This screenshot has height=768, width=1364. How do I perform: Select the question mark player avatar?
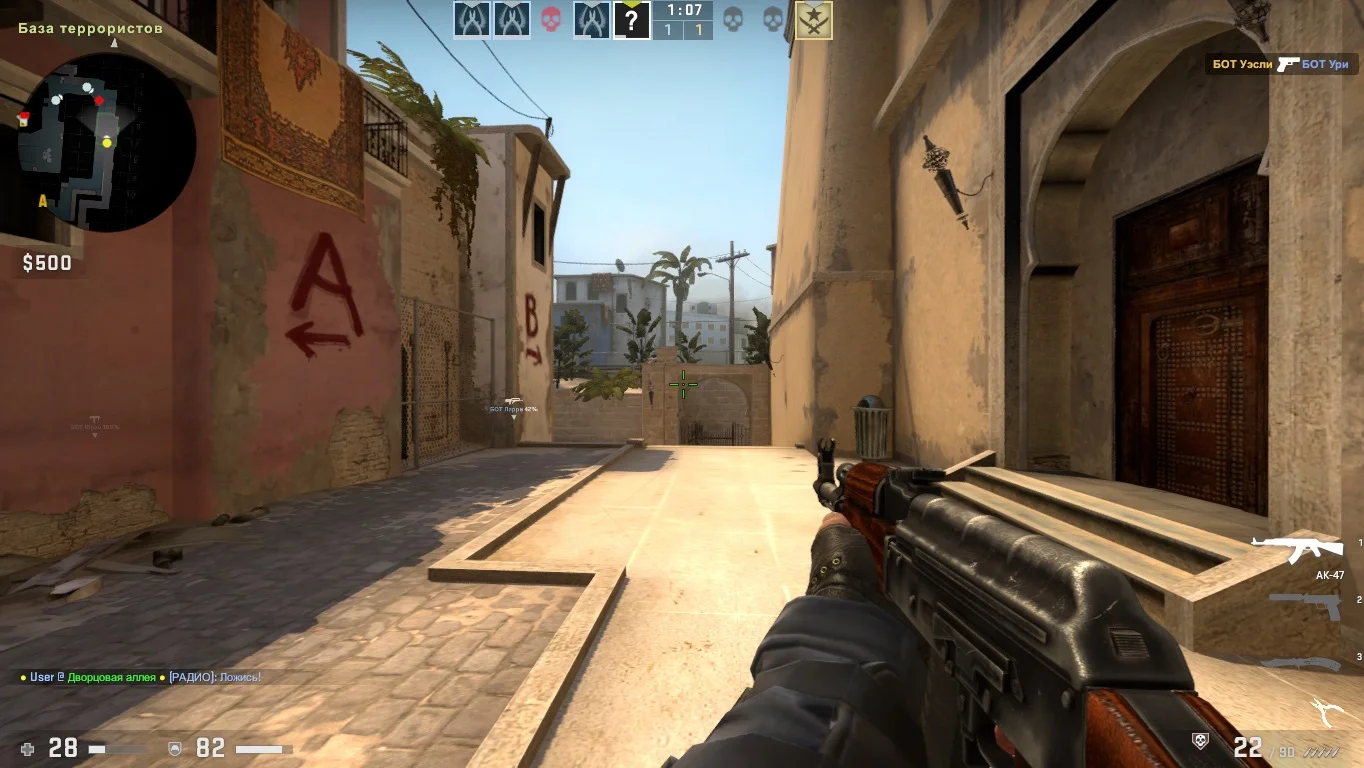point(631,19)
